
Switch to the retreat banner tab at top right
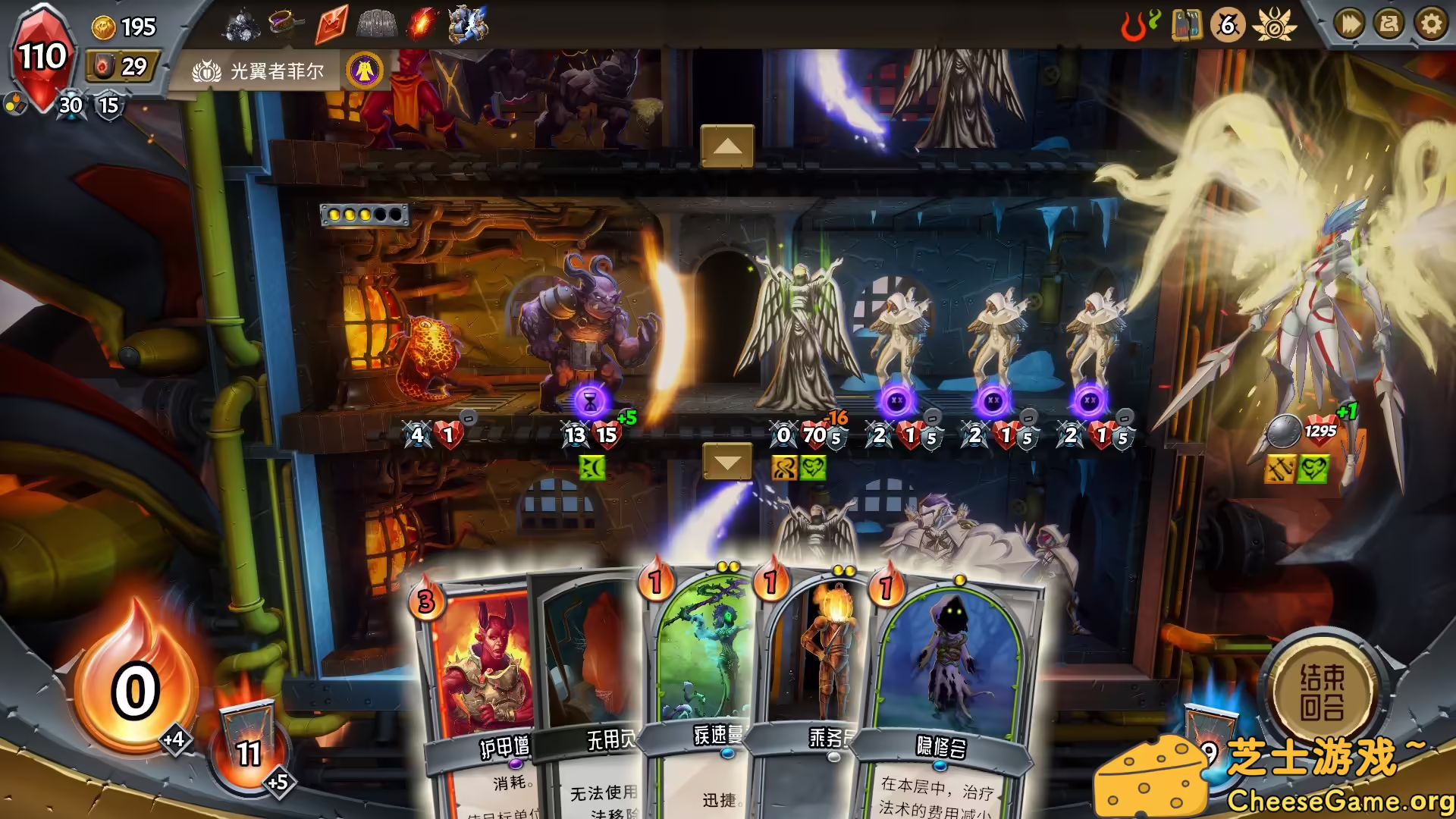[1392, 24]
